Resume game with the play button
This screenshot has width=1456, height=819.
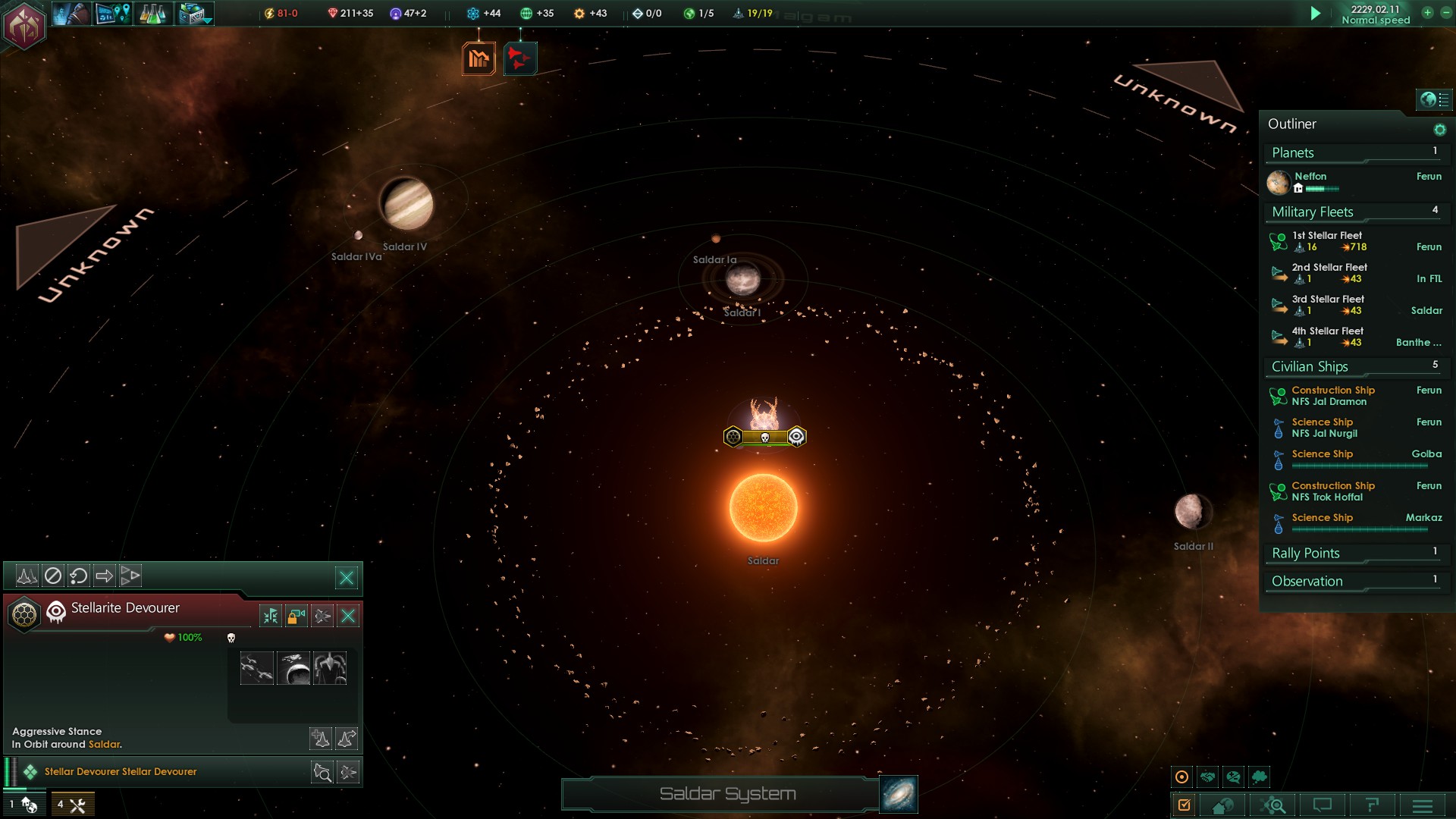point(1316,13)
